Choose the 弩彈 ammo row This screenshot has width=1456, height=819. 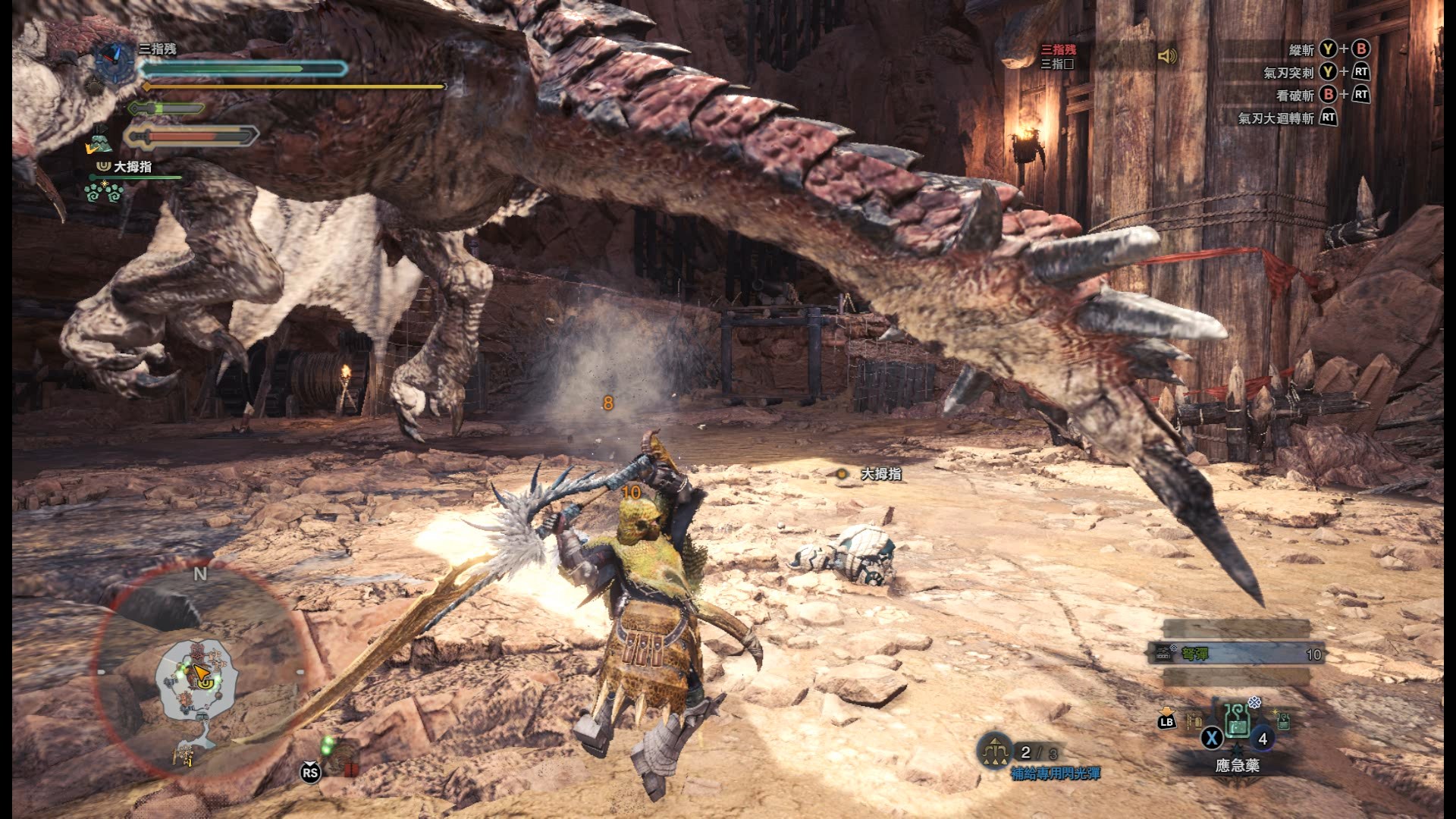(x=1238, y=654)
